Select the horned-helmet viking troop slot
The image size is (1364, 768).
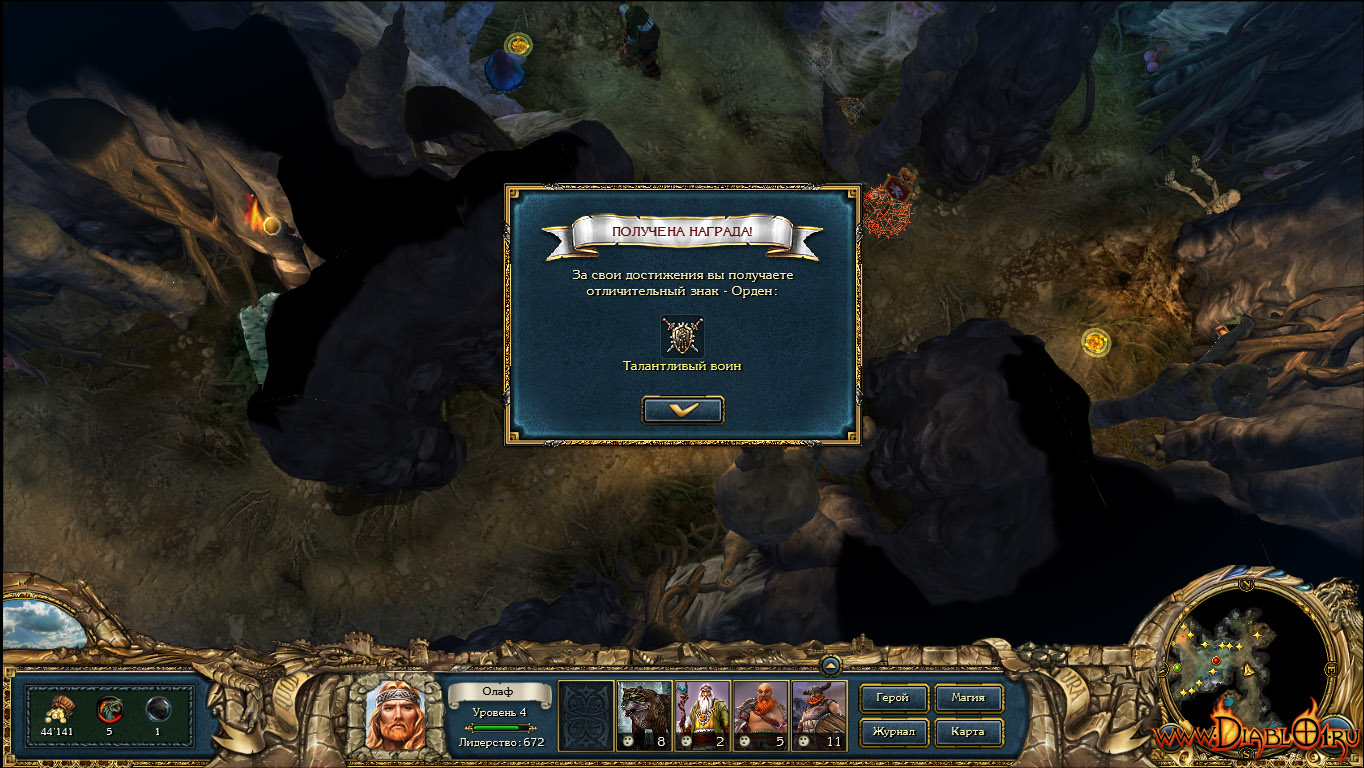[x=818, y=715]
